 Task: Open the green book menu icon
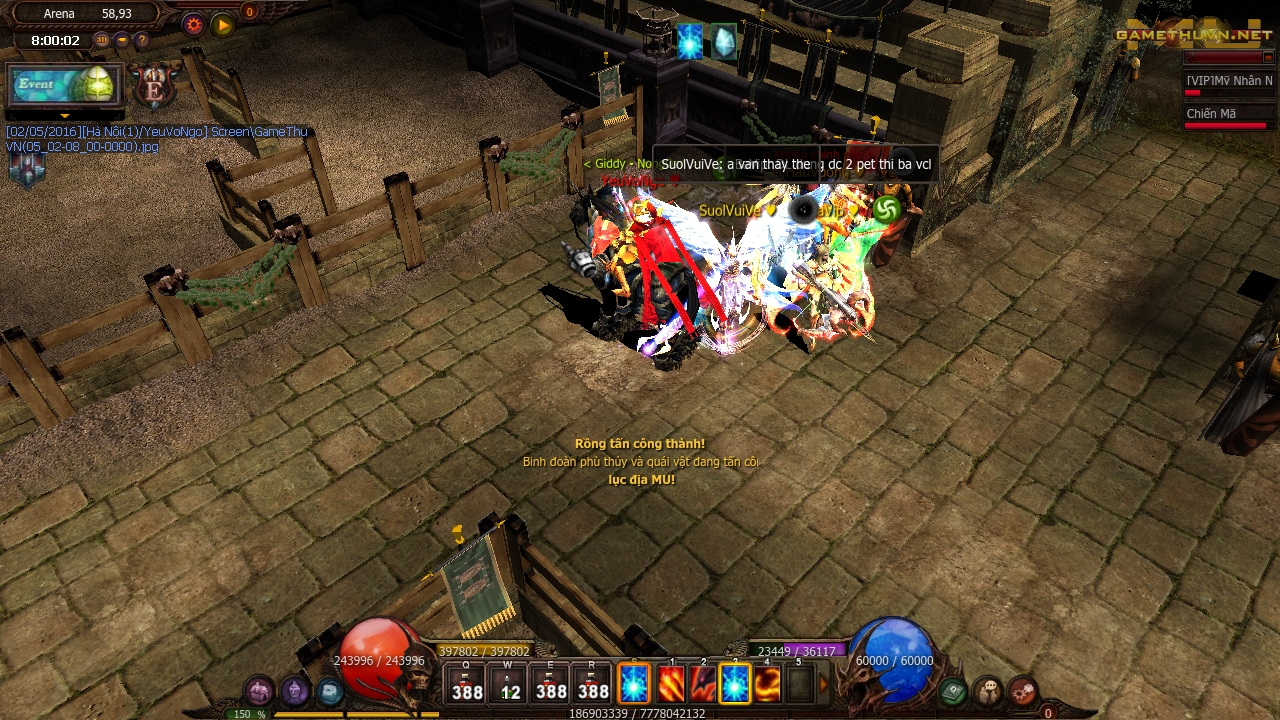[953, 690]
